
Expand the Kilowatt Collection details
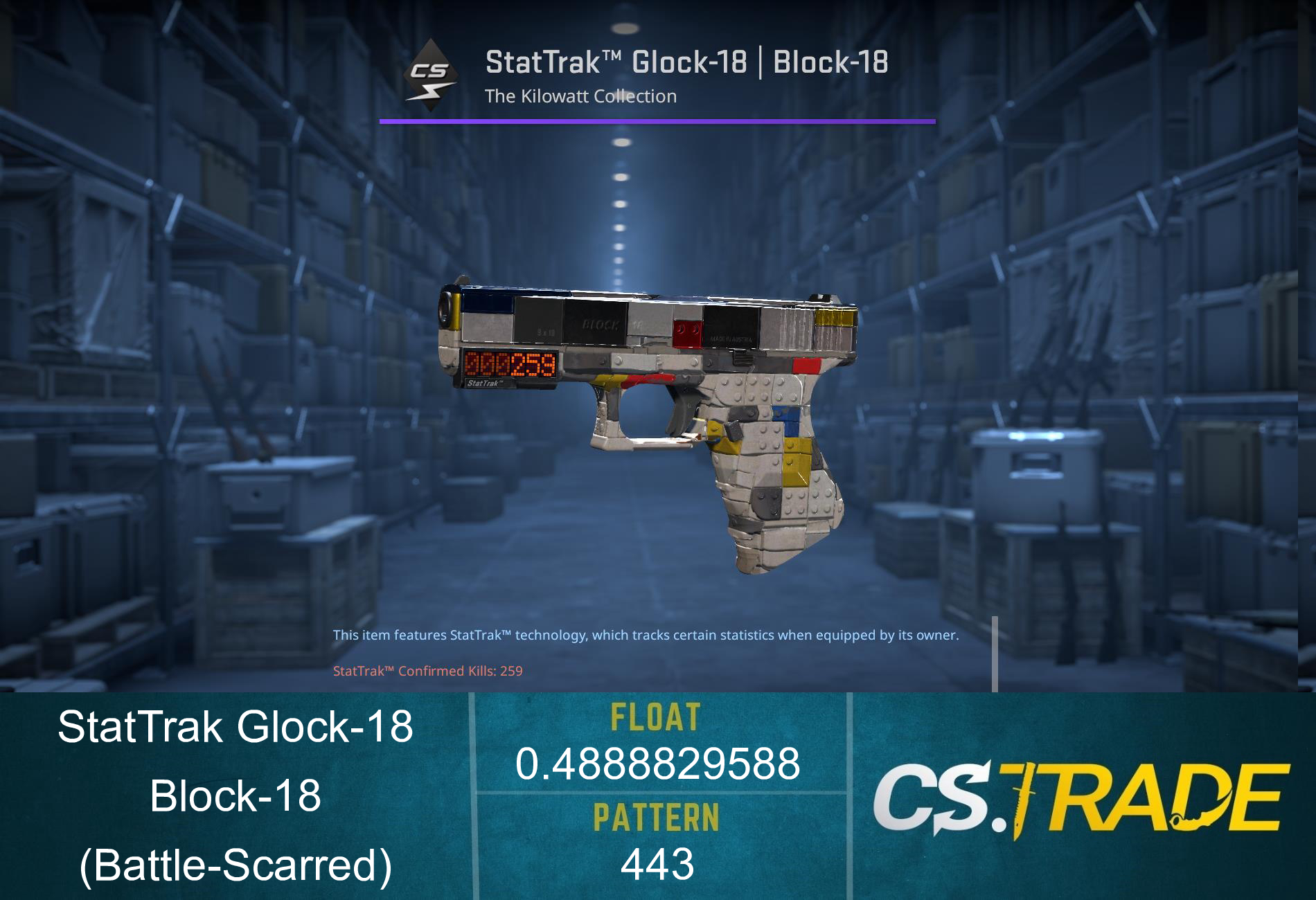tap(580, 96)
